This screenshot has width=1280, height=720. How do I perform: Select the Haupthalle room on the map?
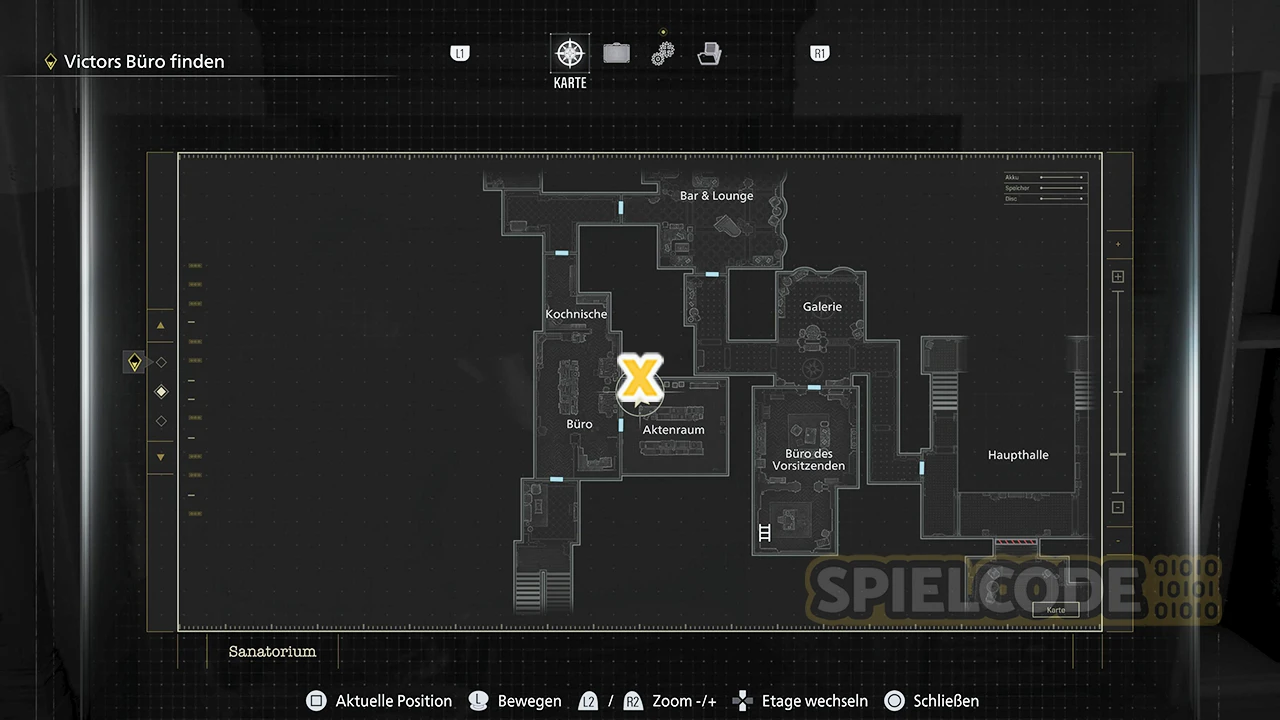click(x=1018, y=455)
